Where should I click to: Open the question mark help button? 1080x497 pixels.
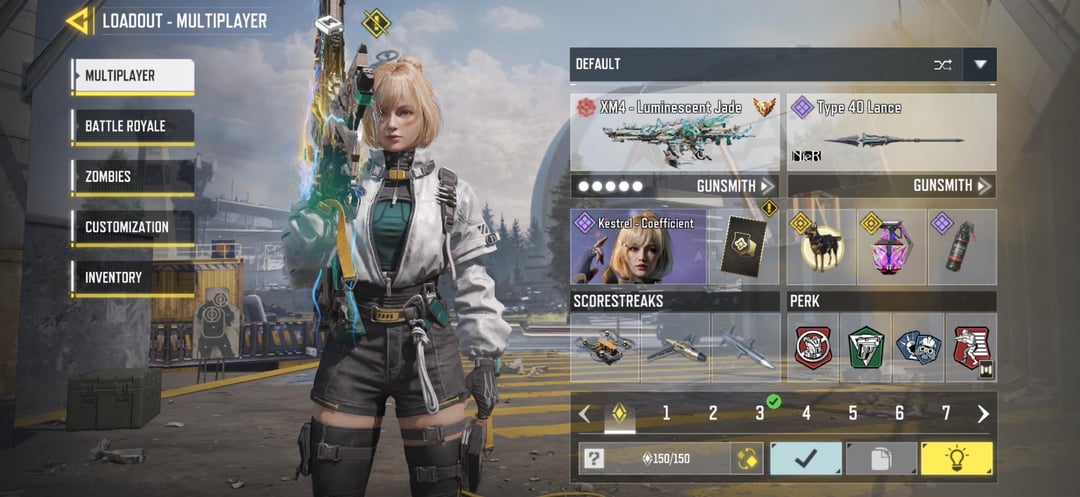pyautogui.click(x=594, y=458)
